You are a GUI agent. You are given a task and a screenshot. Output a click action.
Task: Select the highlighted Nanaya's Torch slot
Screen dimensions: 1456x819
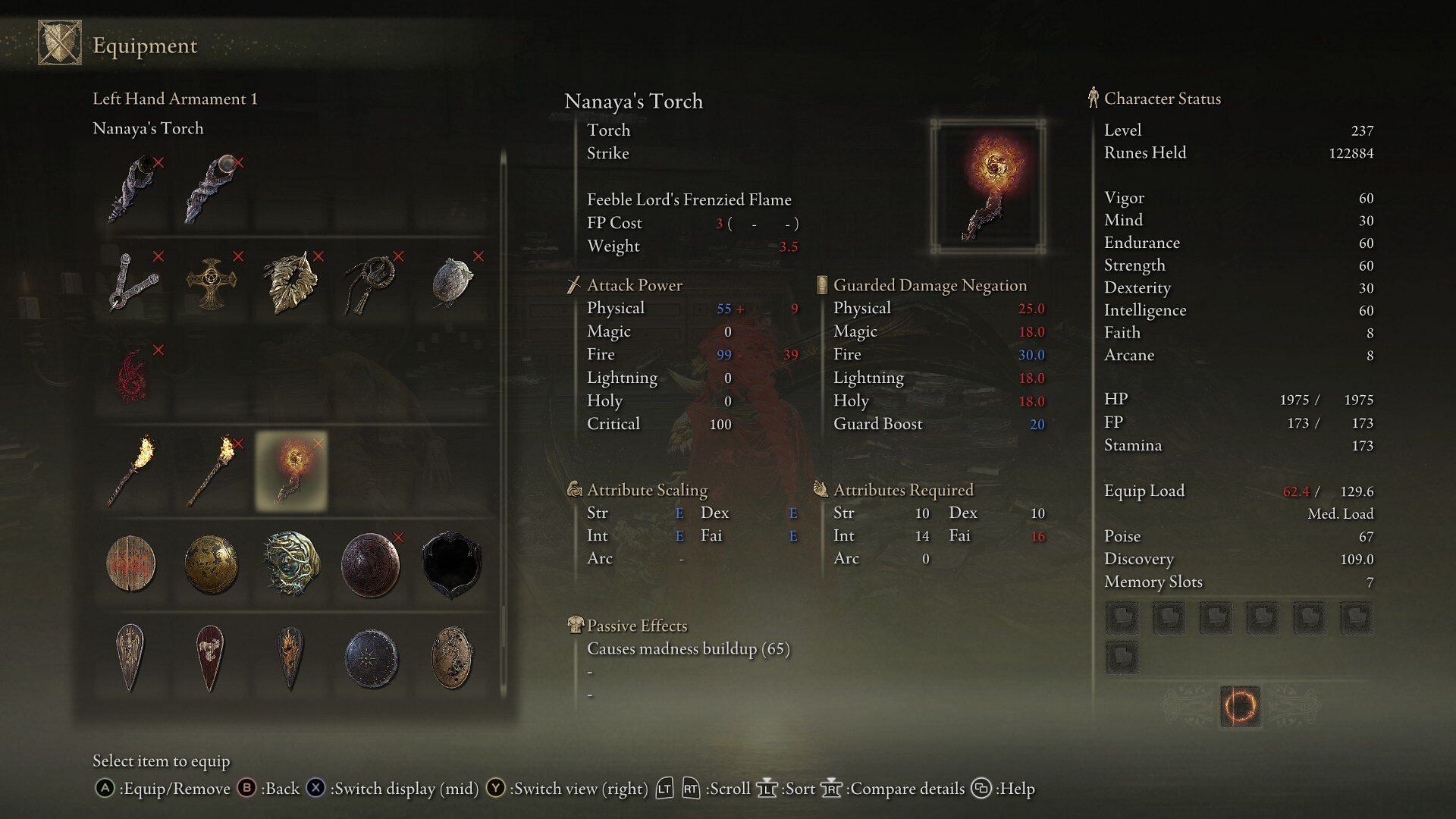pos(291,470)
